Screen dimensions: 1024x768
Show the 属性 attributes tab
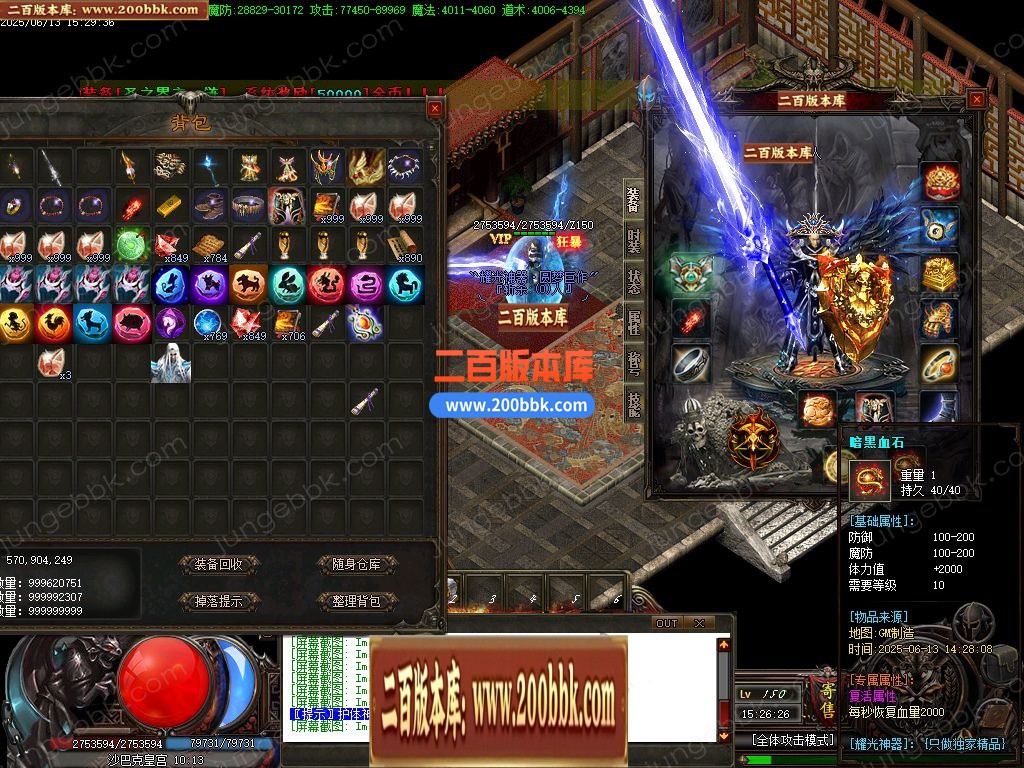click(x=633, y=322)
